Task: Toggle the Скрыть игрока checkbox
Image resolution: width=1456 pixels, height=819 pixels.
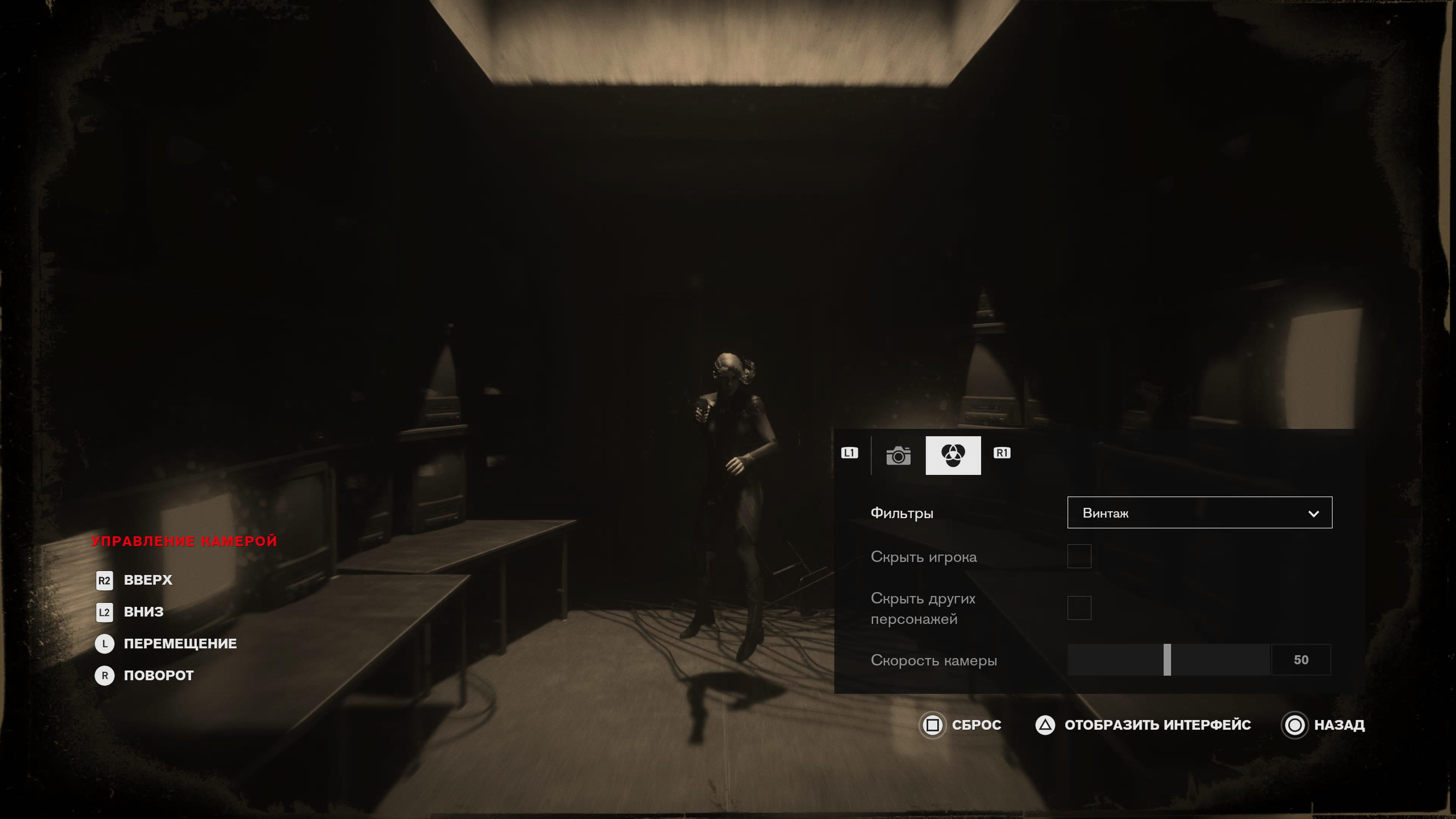Action: click(x=1079, y=556)
